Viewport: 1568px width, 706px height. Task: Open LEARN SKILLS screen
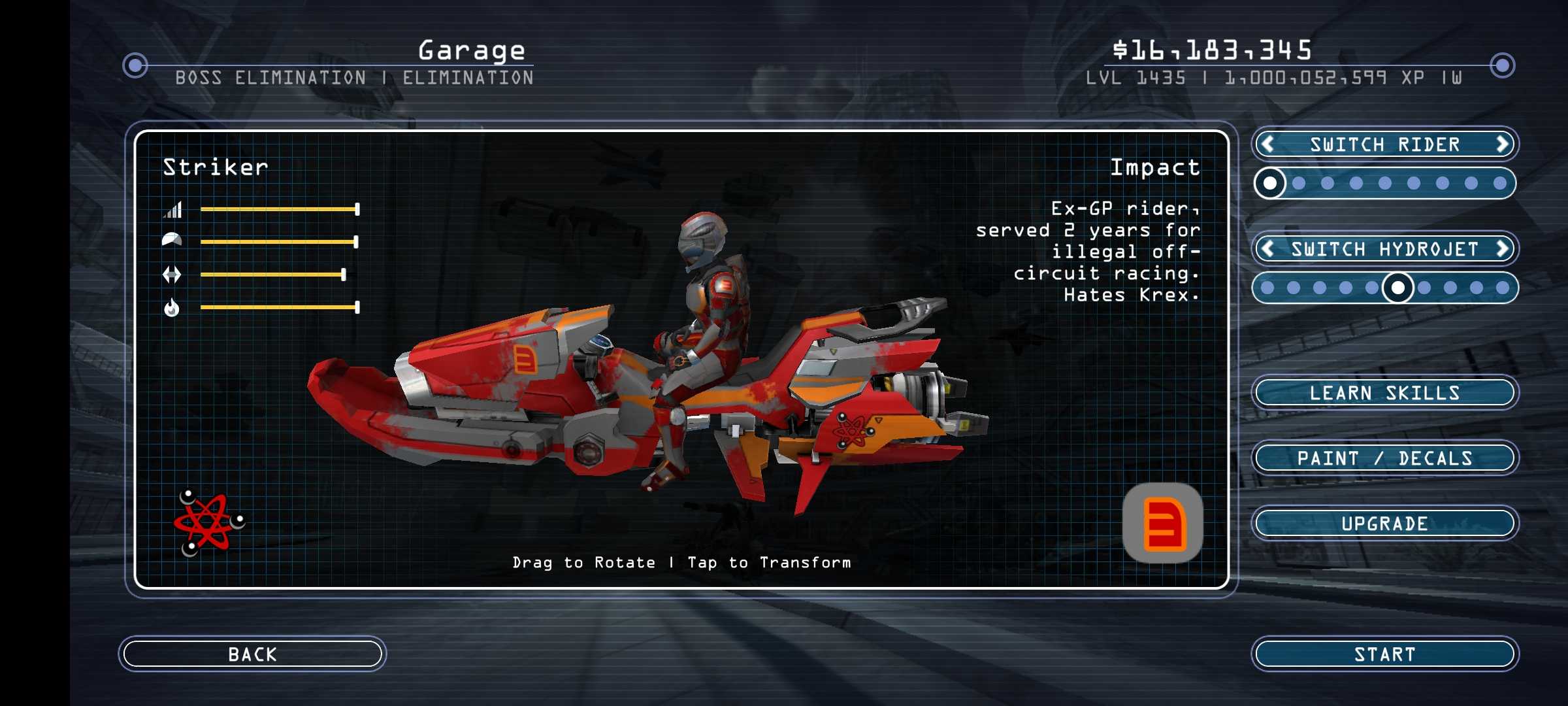[1384, 392]
